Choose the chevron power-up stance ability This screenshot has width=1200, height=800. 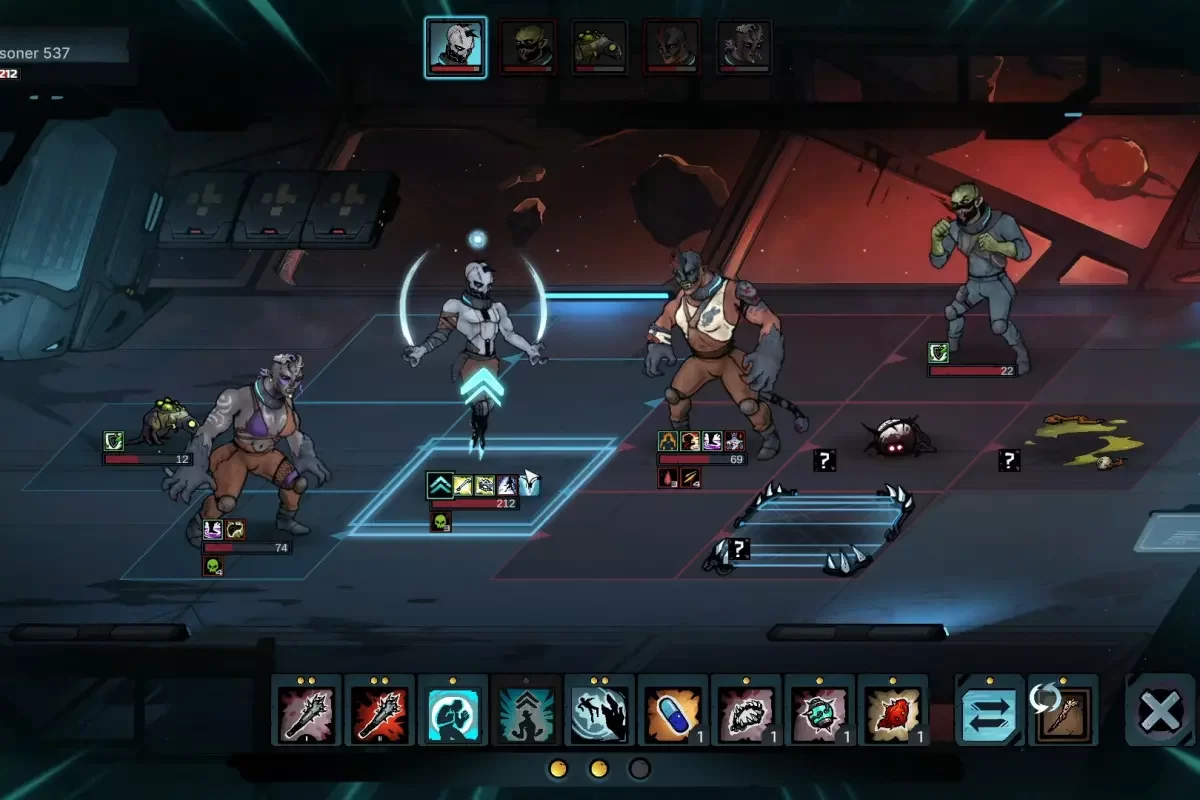pos(526,710)
